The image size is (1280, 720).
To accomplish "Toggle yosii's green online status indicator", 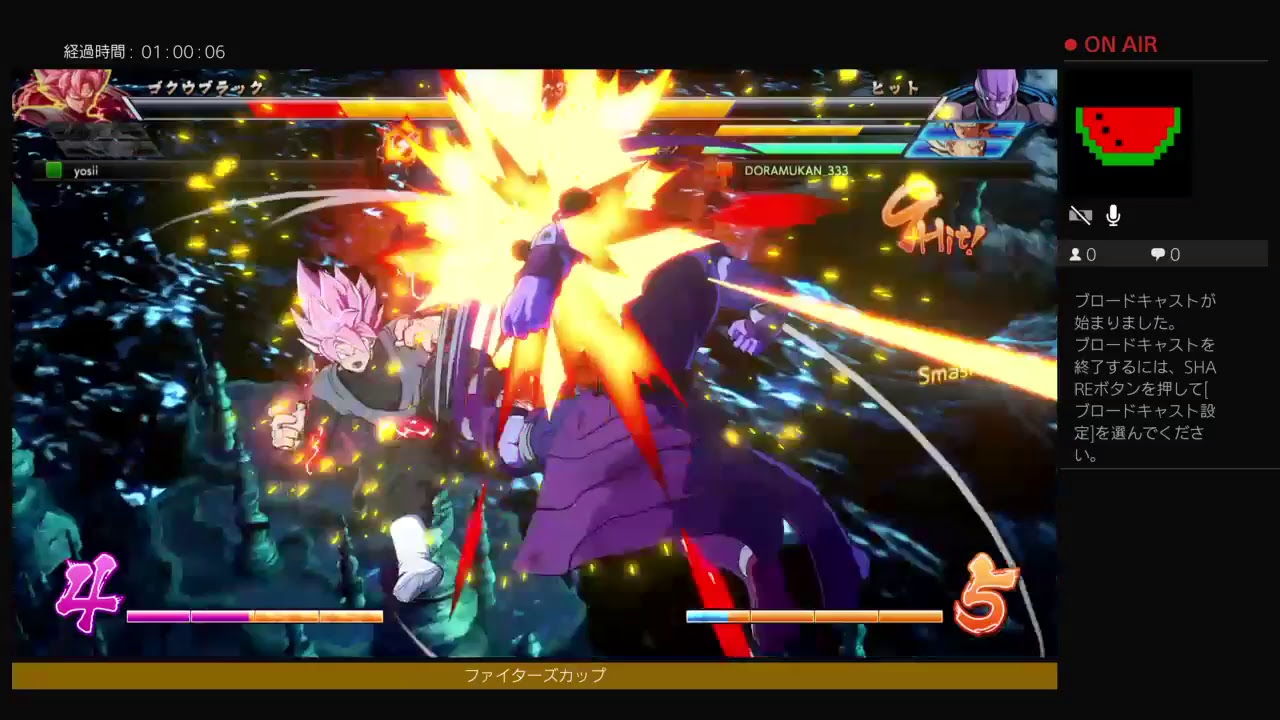I will pos(54,170).
